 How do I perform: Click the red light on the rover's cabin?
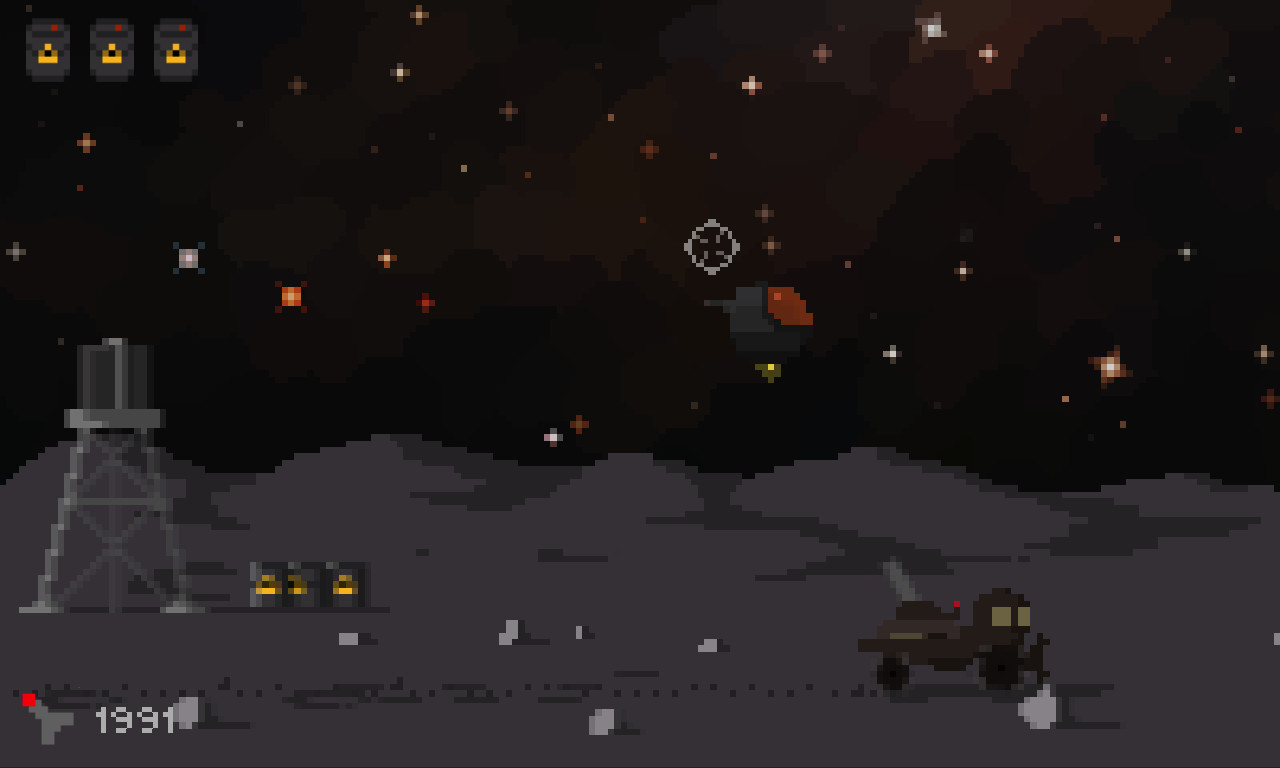955,603
